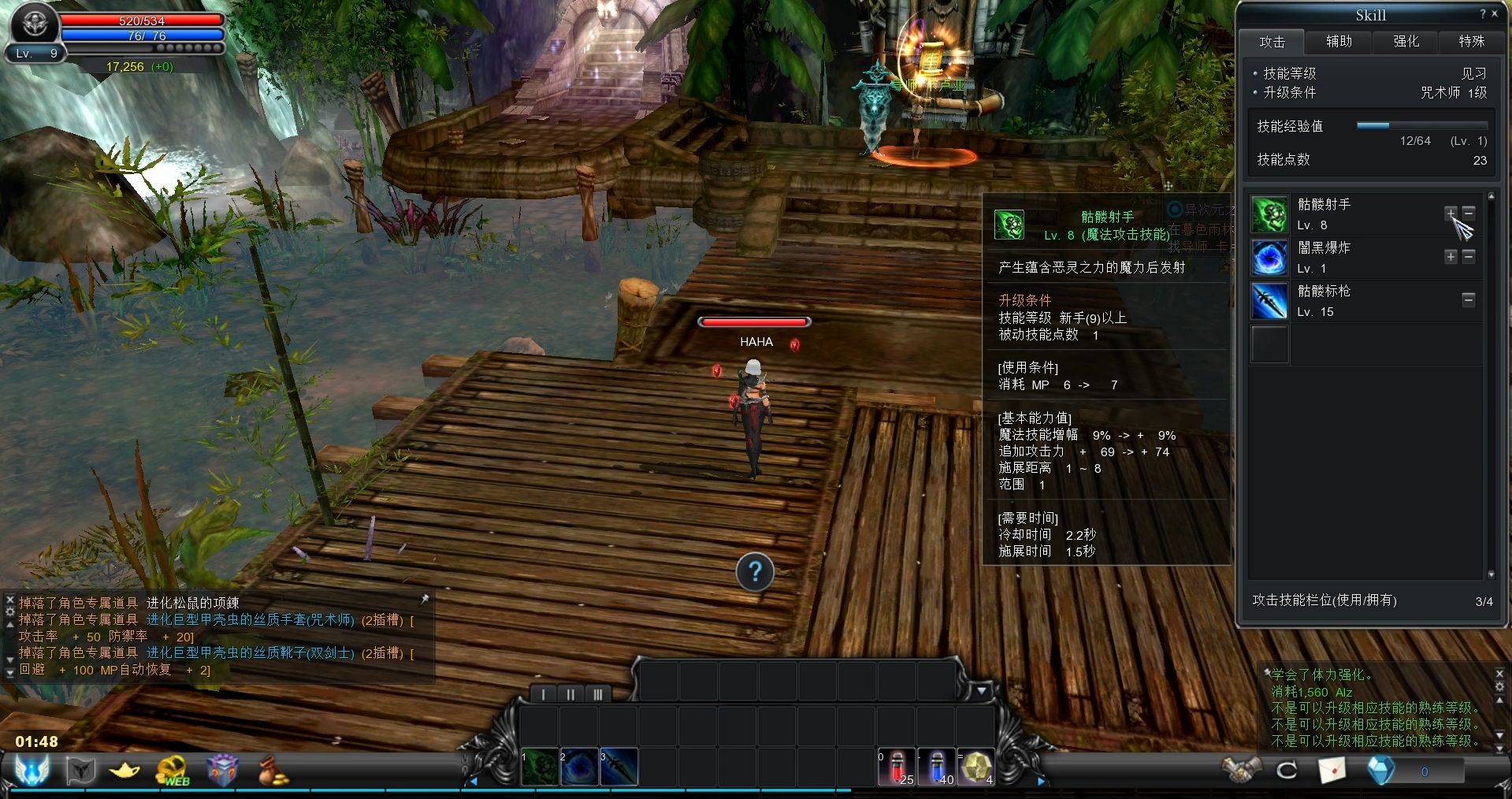The height and width of the screenshot is (799, 1512).
Task: Close the Skill window
Action: [x=1495, y=14]
